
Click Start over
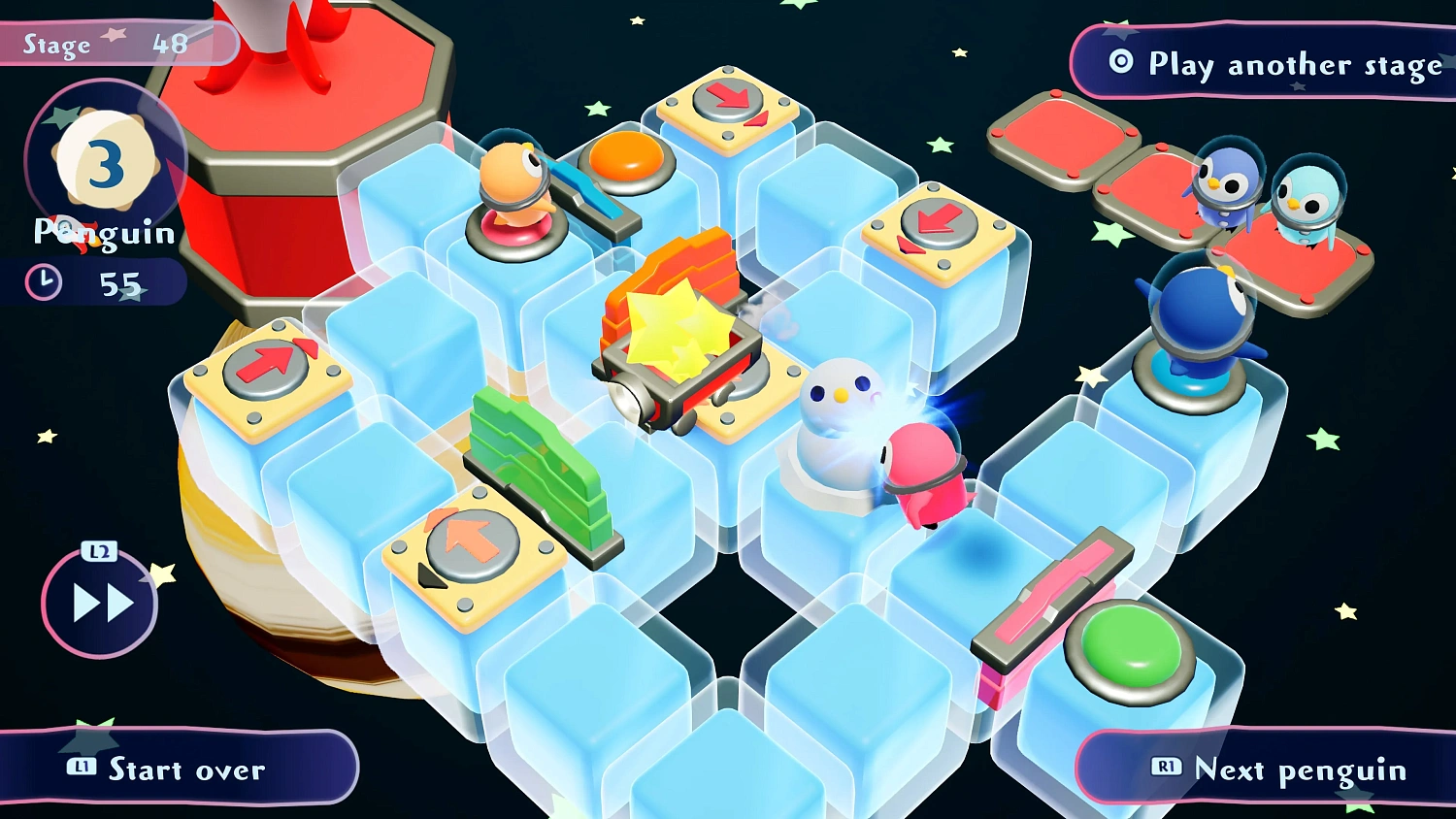click(x=184, y=770)
